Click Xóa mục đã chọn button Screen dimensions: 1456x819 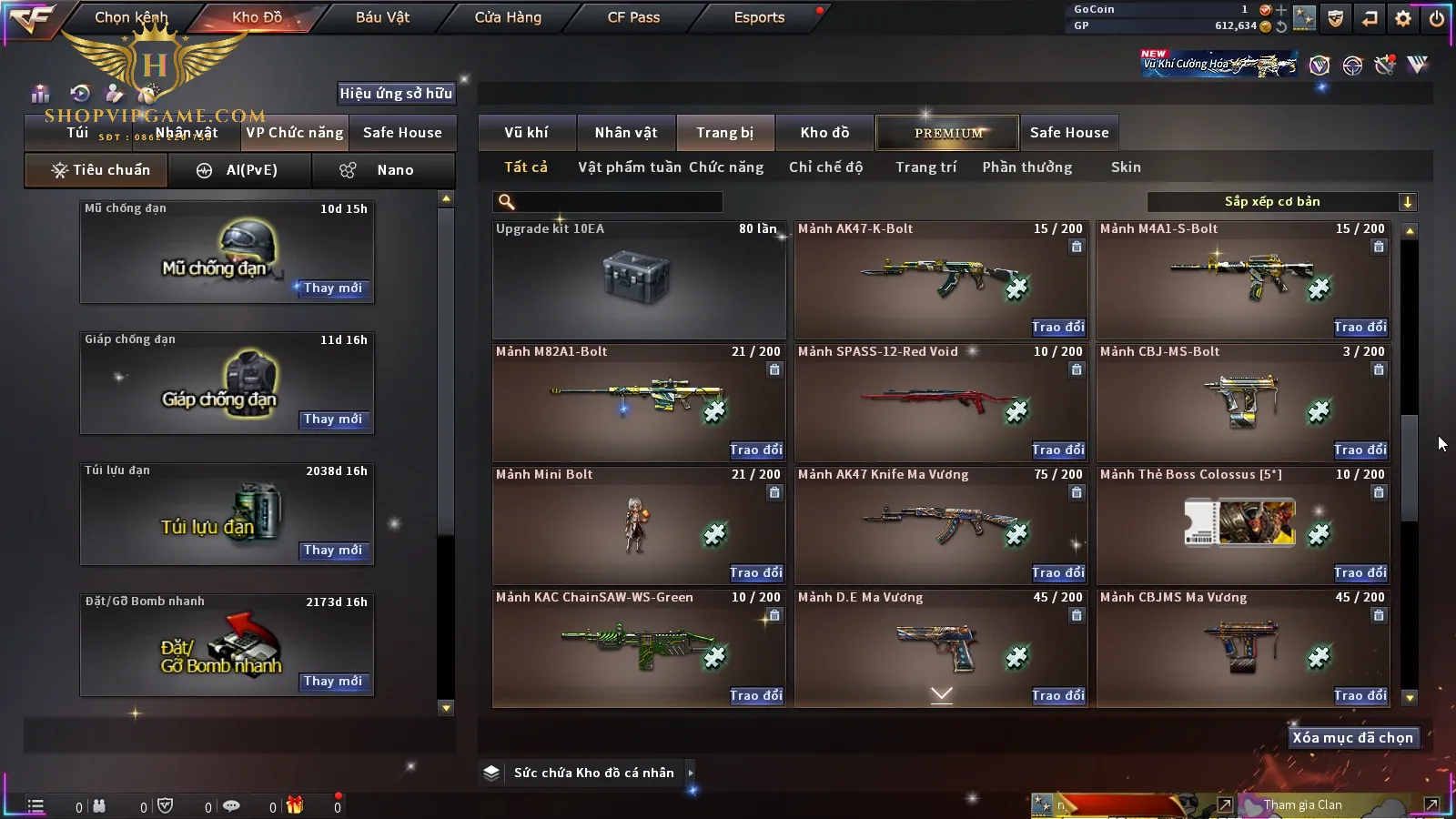(1352, 738)
